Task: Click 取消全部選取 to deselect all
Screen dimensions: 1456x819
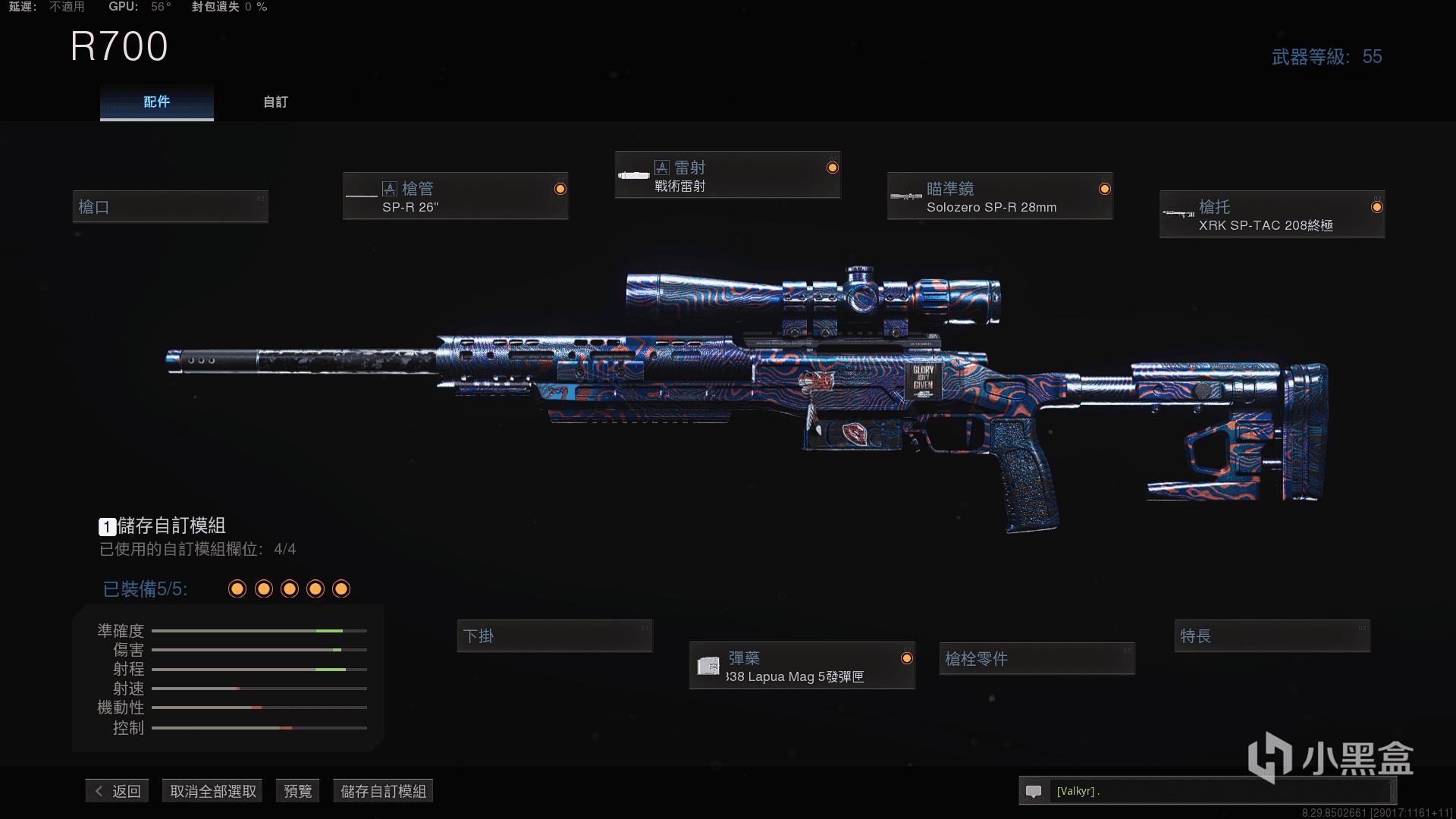Action: tap(213, 791)
